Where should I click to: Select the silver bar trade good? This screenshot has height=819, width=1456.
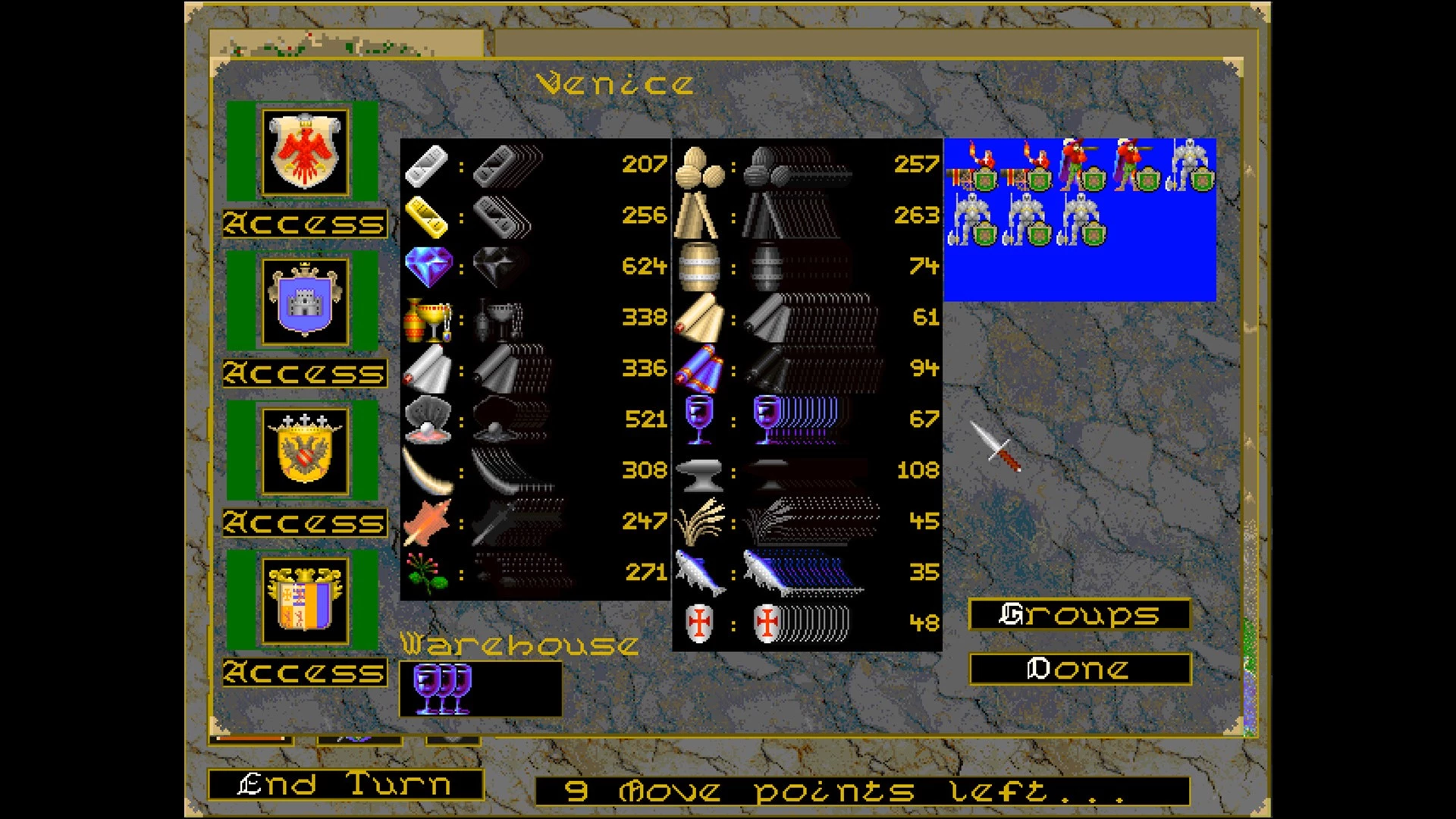[427, 165]
